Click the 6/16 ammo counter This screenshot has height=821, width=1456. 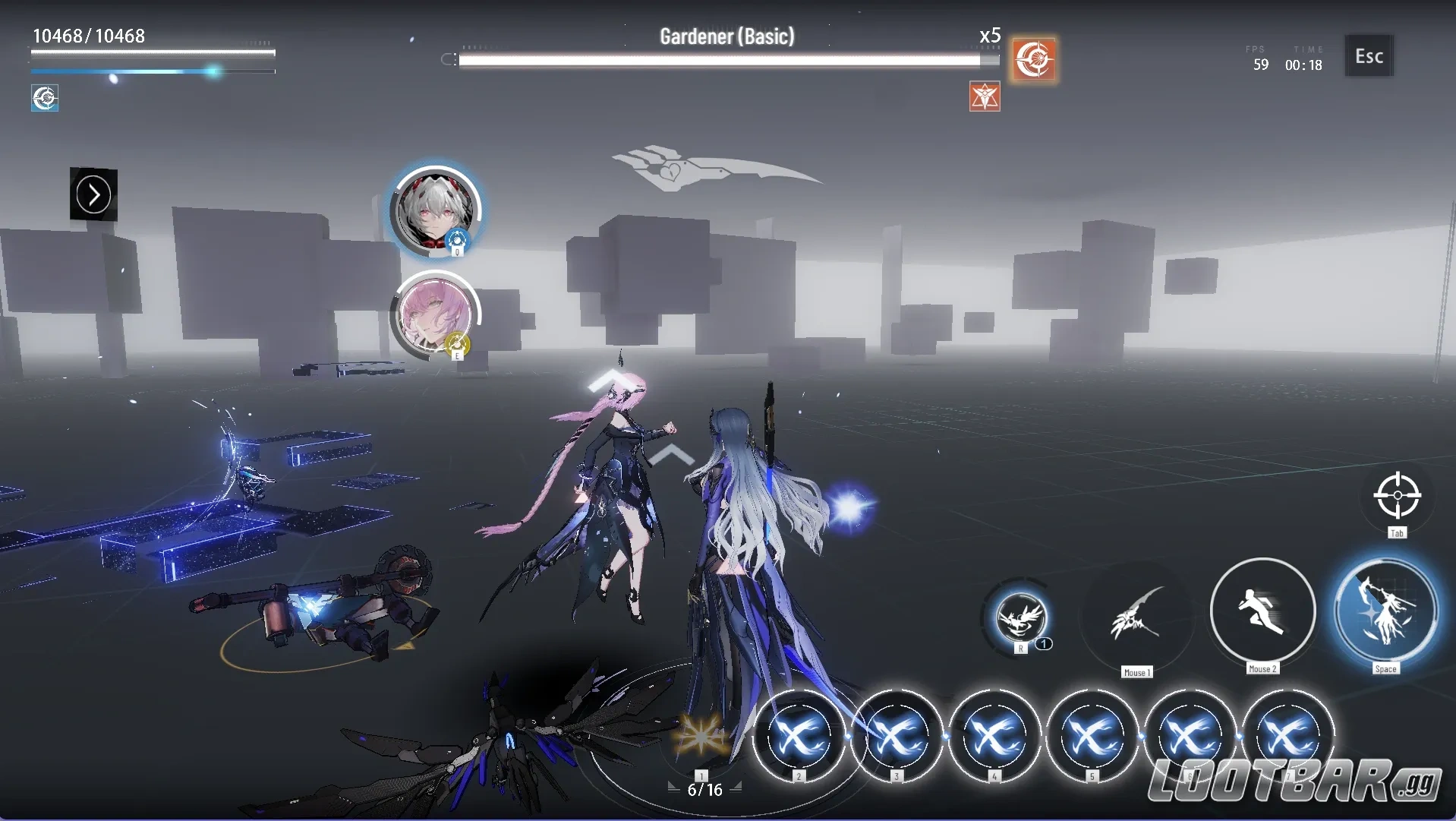704,789
